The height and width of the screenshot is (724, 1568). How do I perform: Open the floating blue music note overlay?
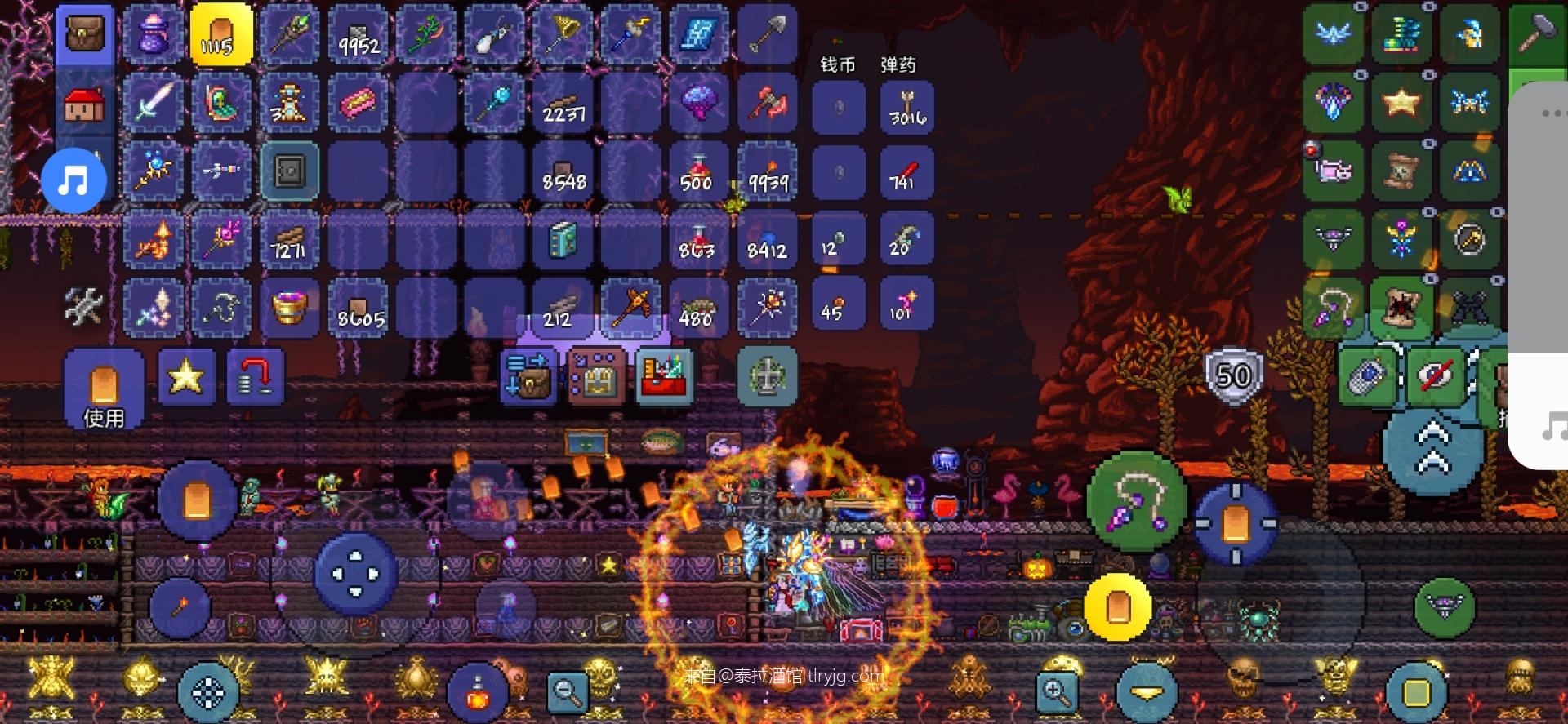pyautogui.click(x=74, y=180)
